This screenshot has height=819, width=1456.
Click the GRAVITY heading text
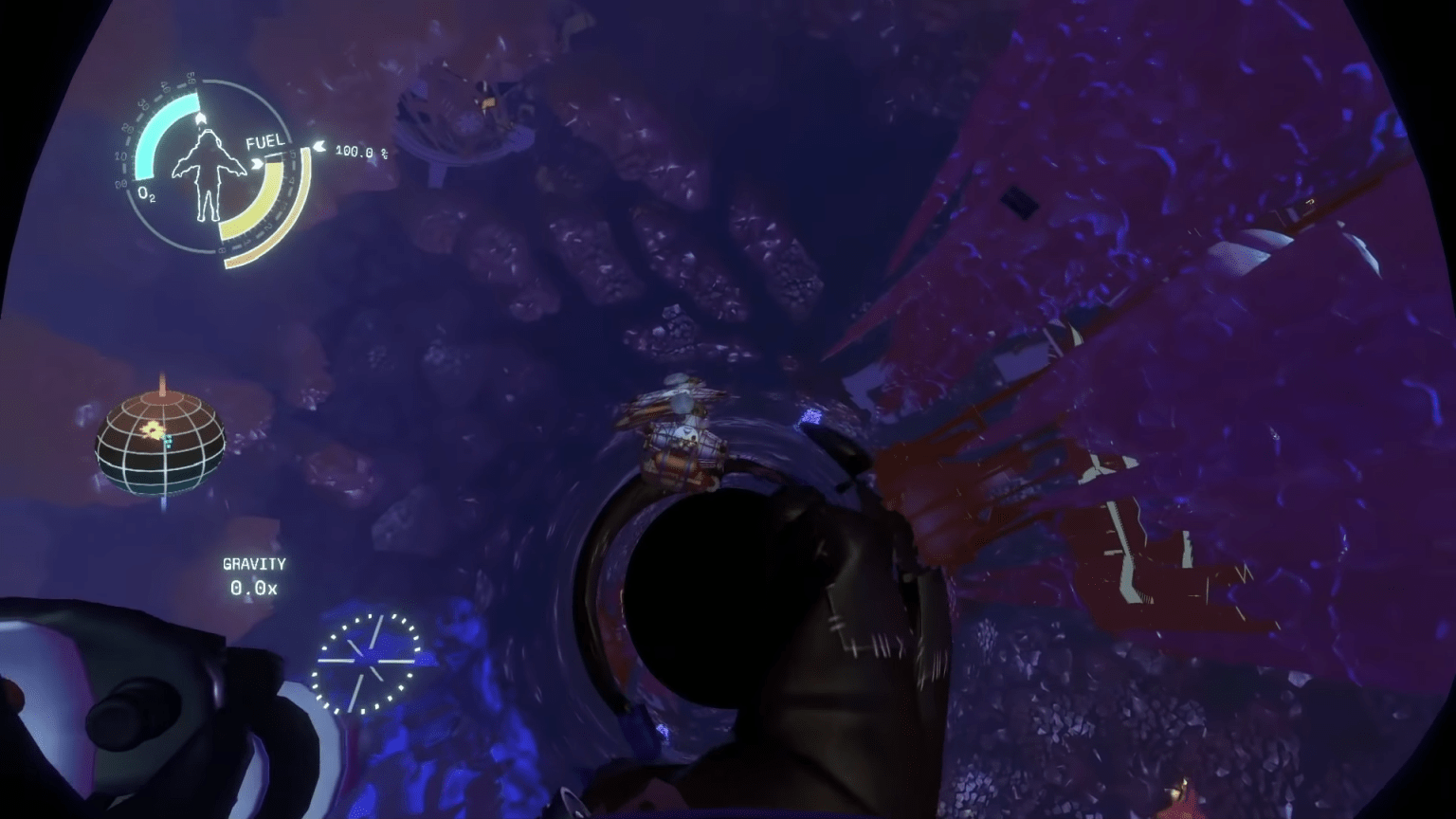(x=254, y=563)
